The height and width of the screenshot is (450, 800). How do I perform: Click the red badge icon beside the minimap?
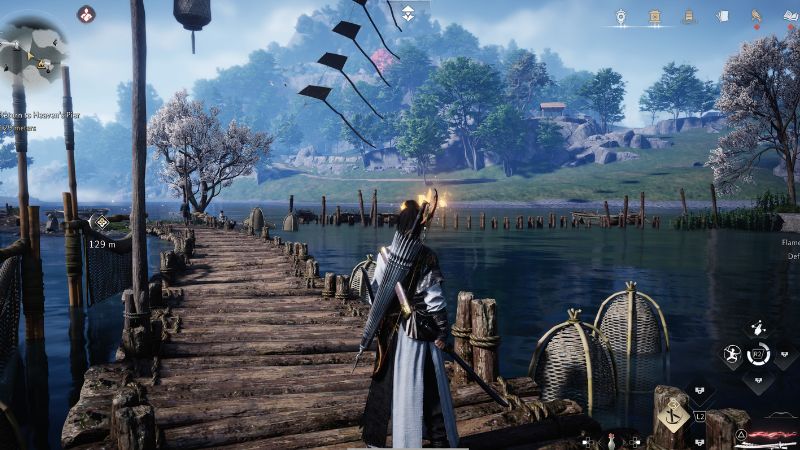(86, 14)
